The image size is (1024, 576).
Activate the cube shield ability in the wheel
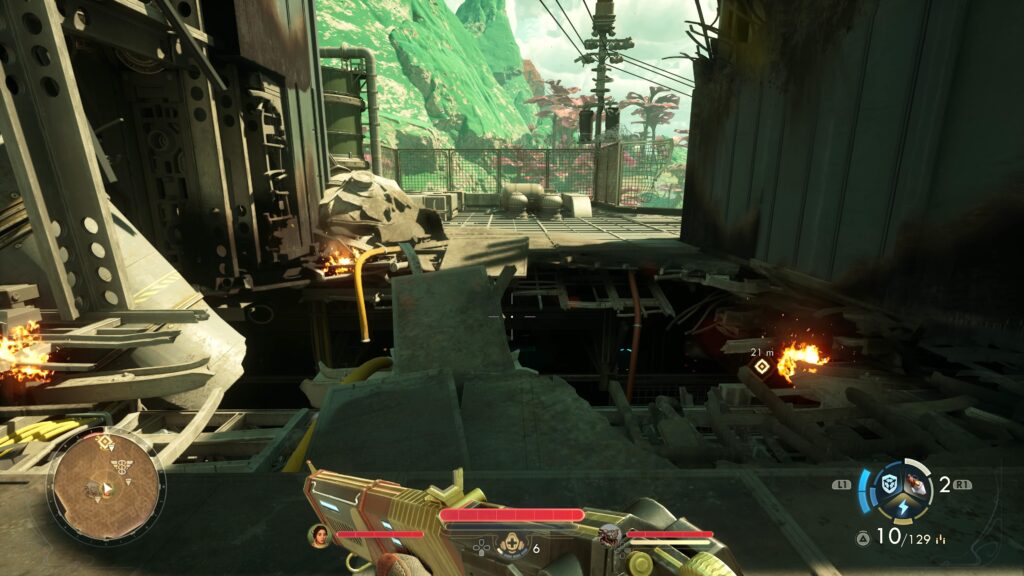click(x=888, y=483)
